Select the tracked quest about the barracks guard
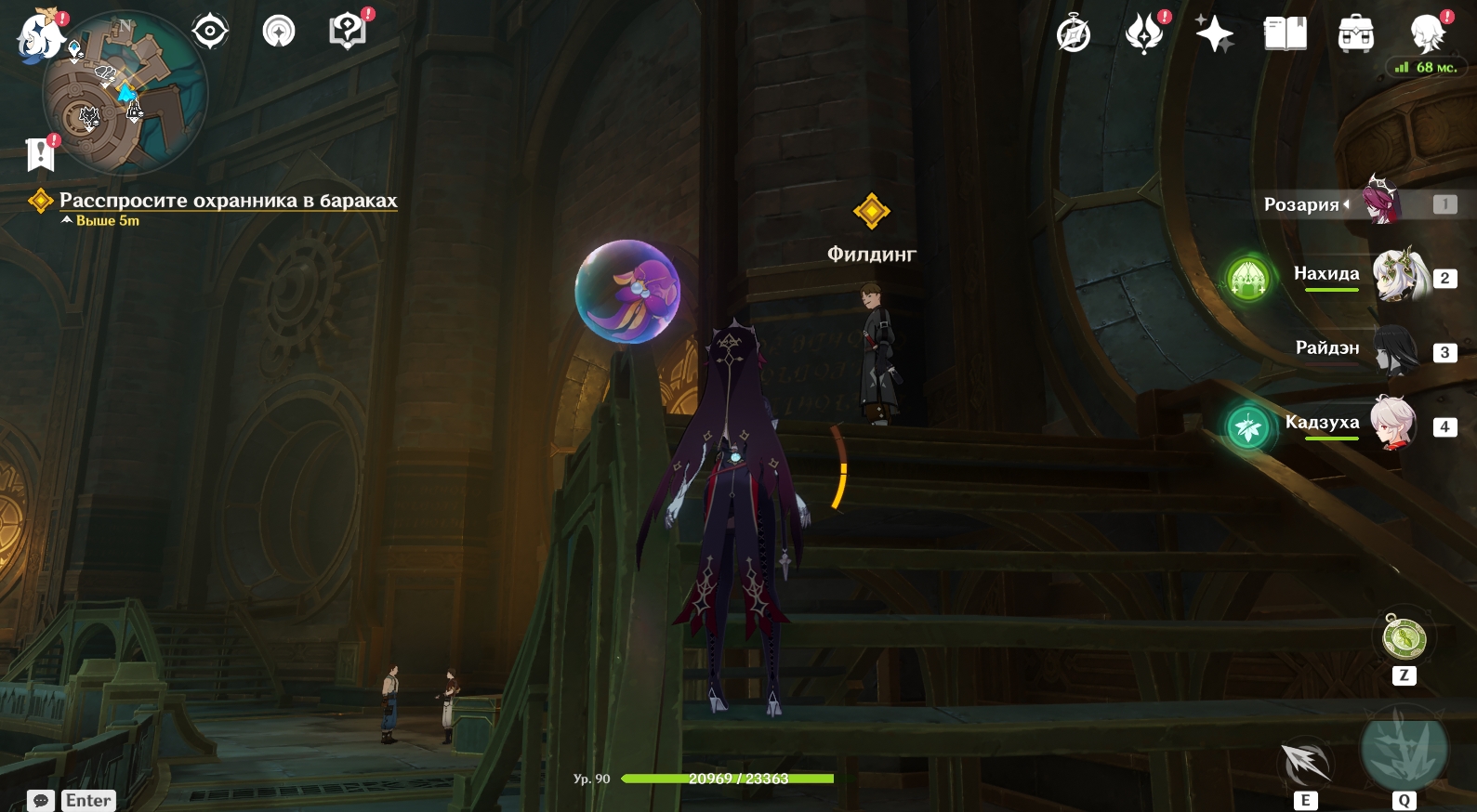The image size is (1477, 812). click(x=228, y=201)
